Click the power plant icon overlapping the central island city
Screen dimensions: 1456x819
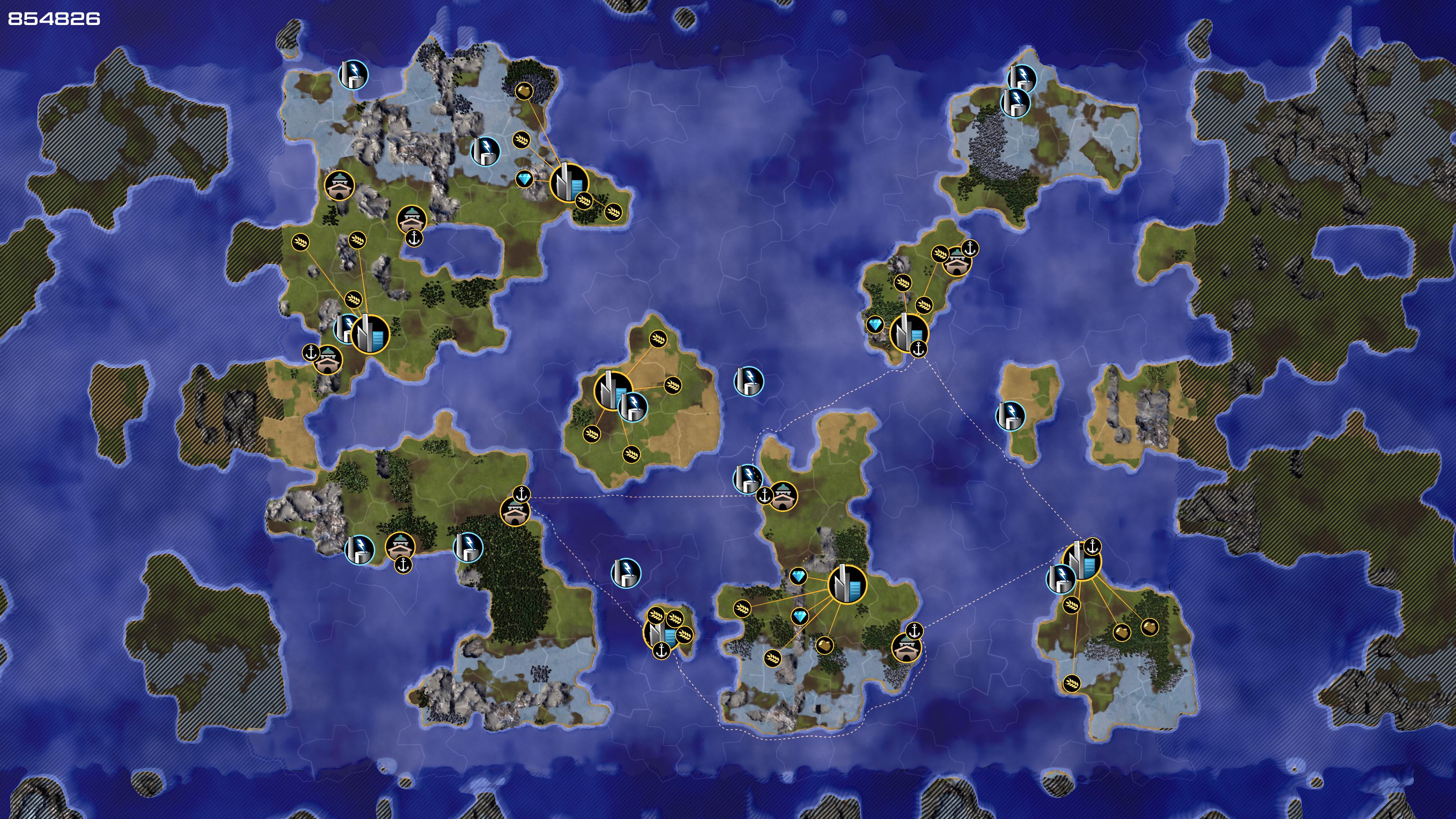point(633,406)
